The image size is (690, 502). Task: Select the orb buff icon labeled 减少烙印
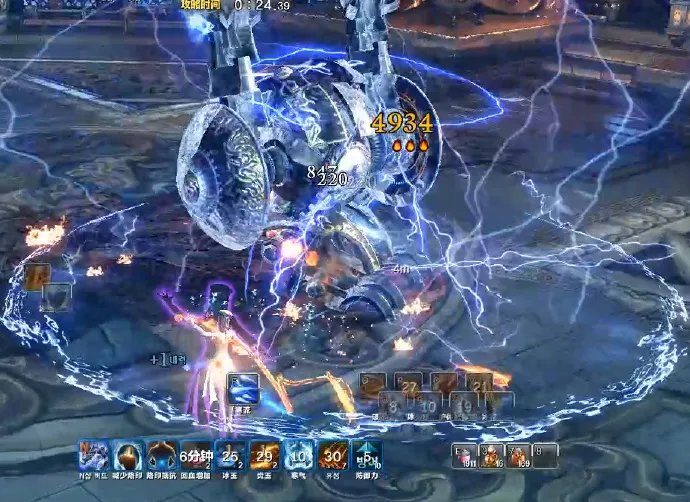click(x=128, y=456)
